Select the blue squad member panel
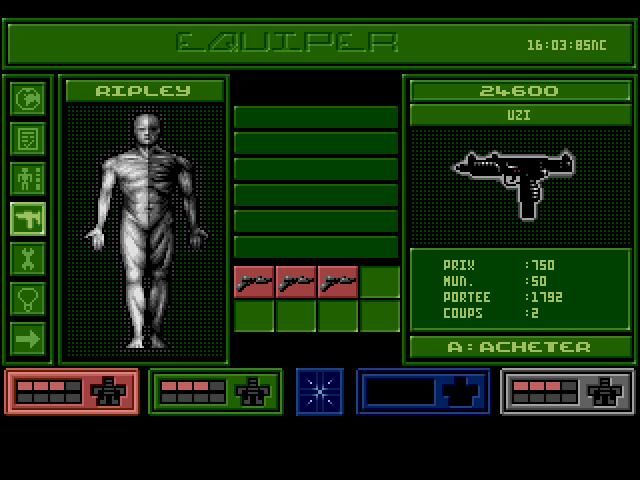This screenshot has height=480, width=640. (424, 391)
